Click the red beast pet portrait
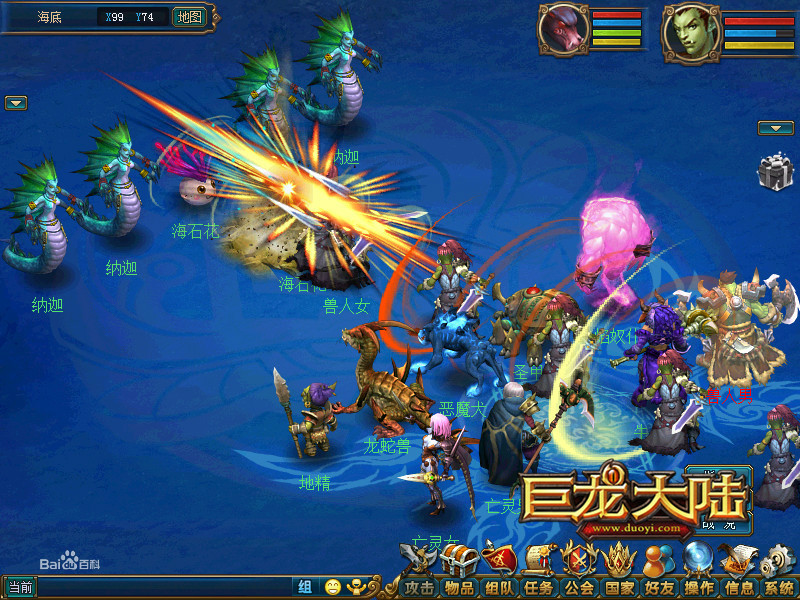The image size is (800, 600). pyautogui.click(x=563, y=29)
